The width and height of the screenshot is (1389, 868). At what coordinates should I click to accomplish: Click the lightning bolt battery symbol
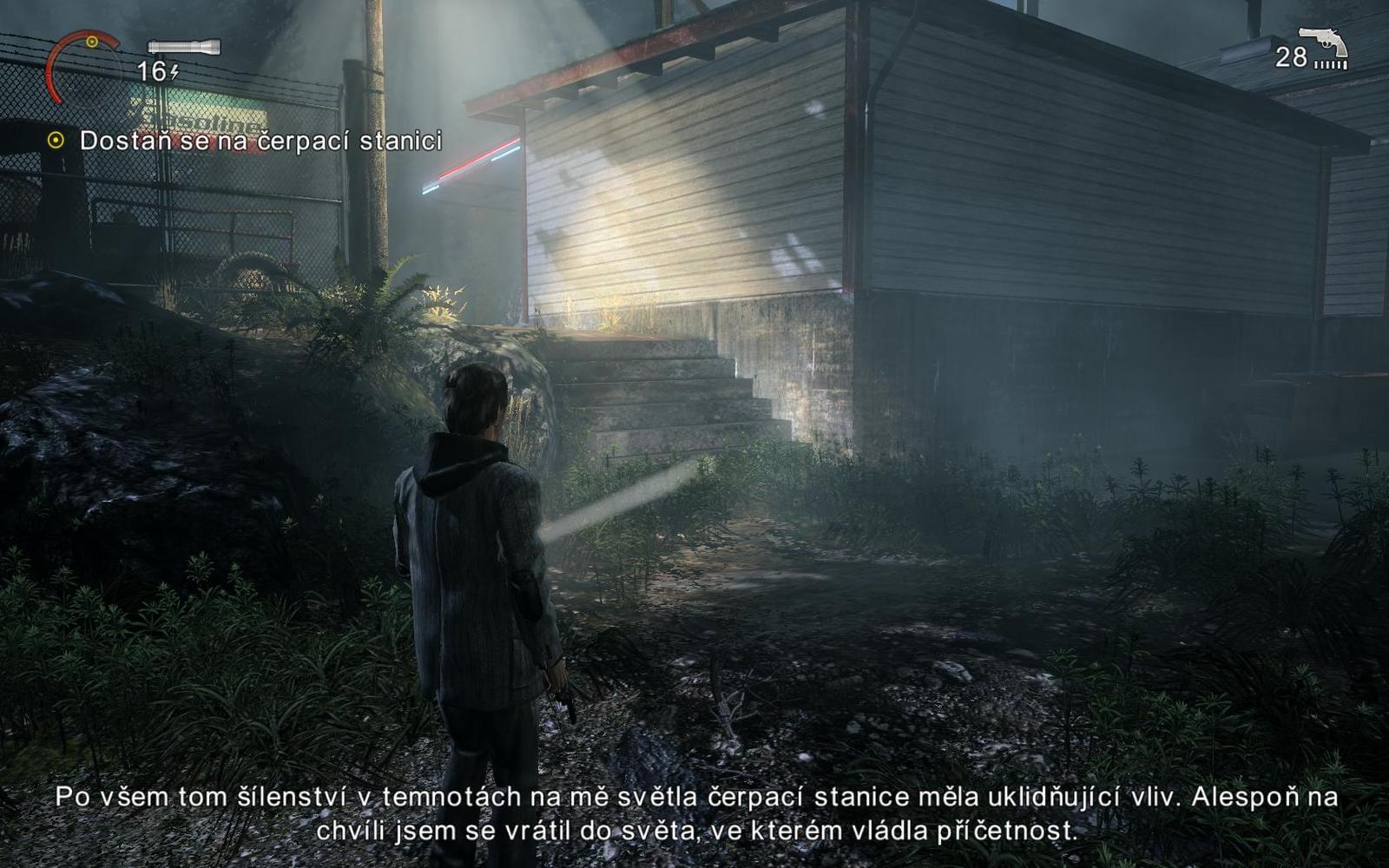point(174,72)
